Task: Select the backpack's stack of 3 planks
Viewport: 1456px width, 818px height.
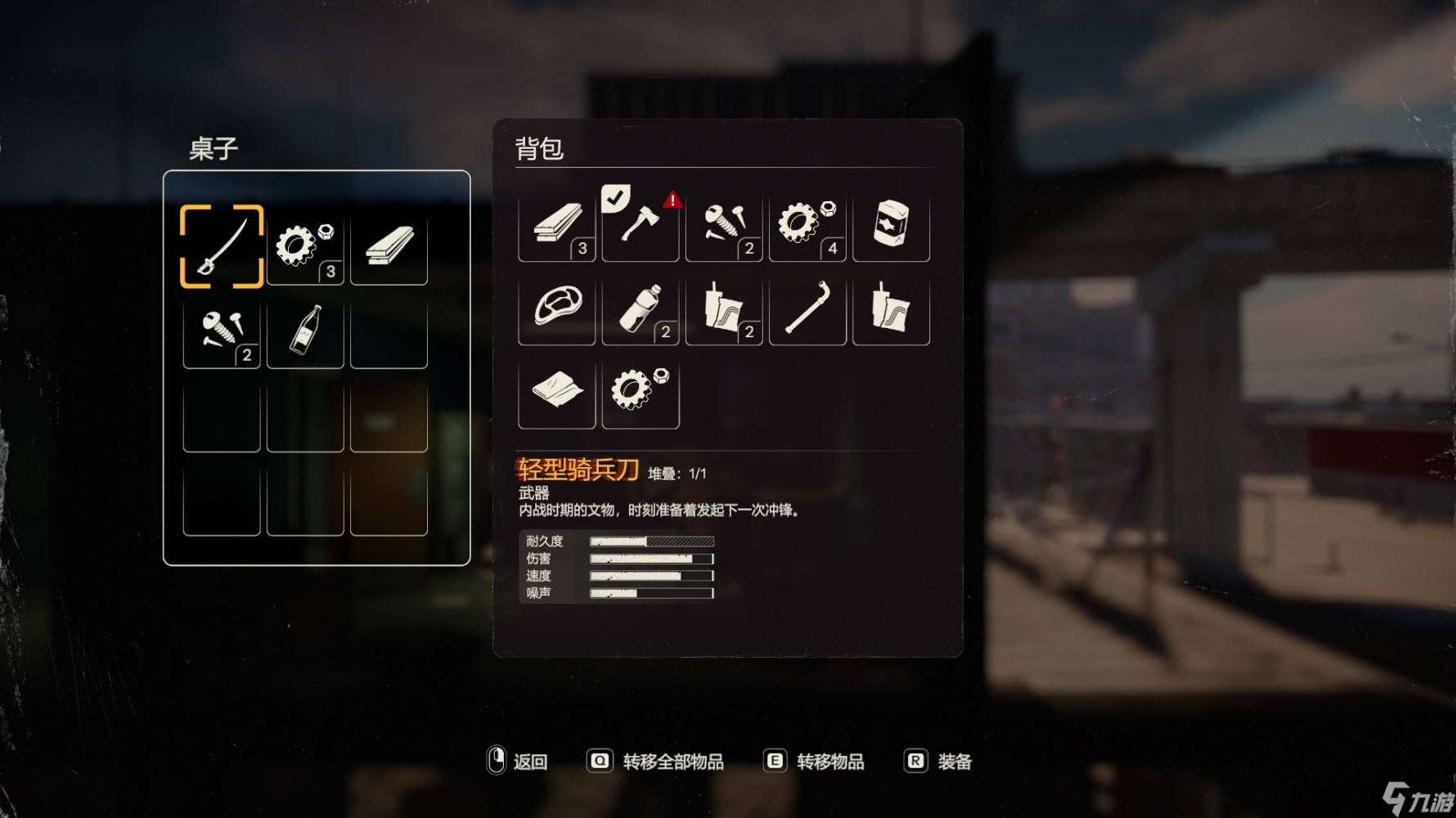Action: 557,223
